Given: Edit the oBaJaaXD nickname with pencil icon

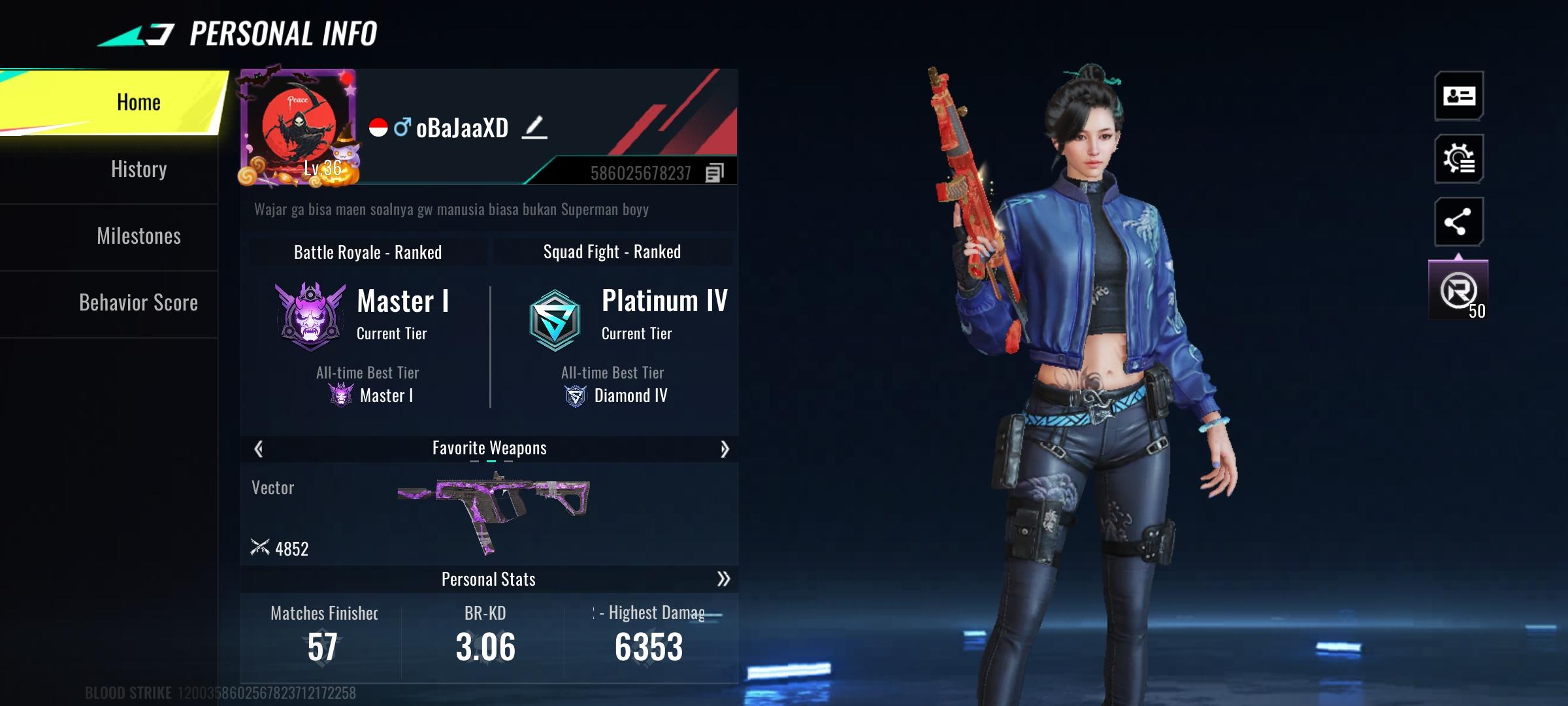Looking at the screenshot, I should pos(534,127).
